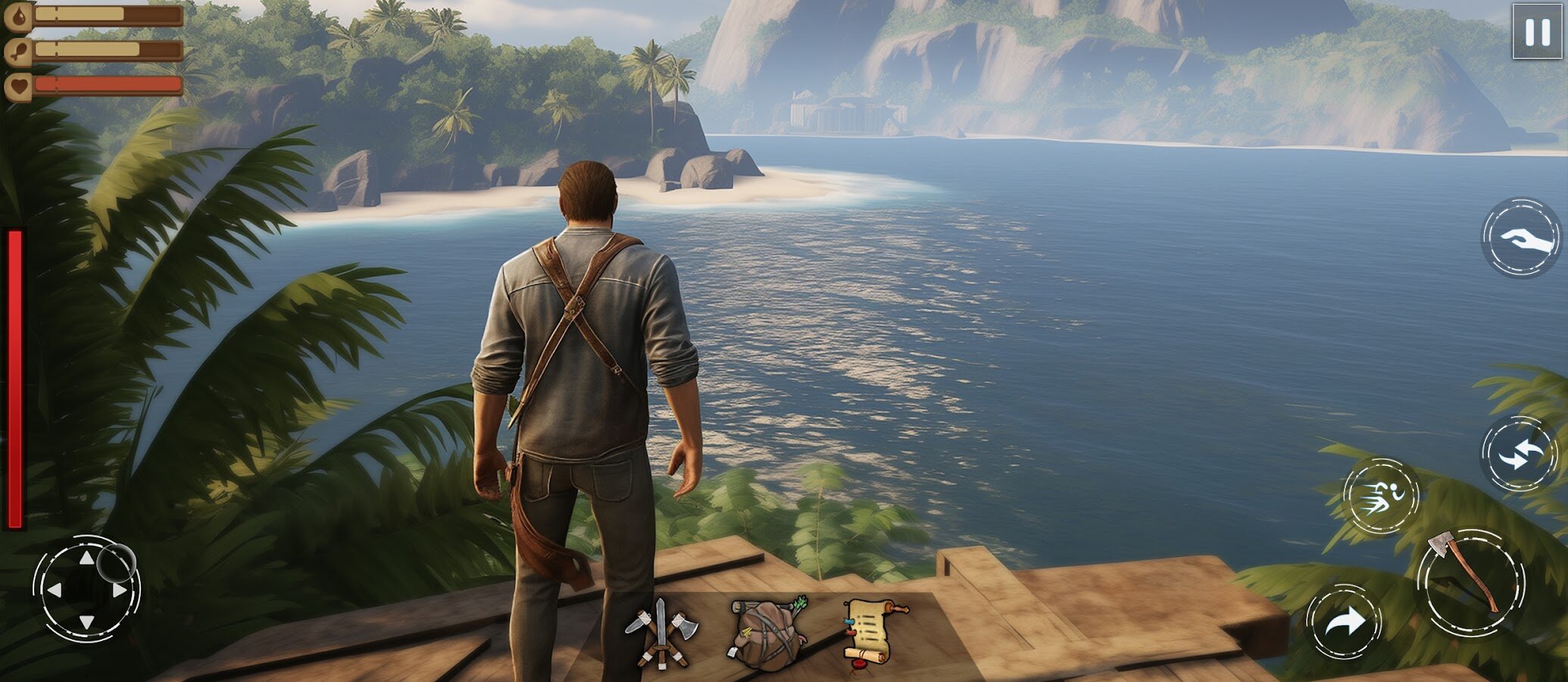The image size is (1568, 682).
Task: Activate the sprint running button
Action: coord(1381,497)
